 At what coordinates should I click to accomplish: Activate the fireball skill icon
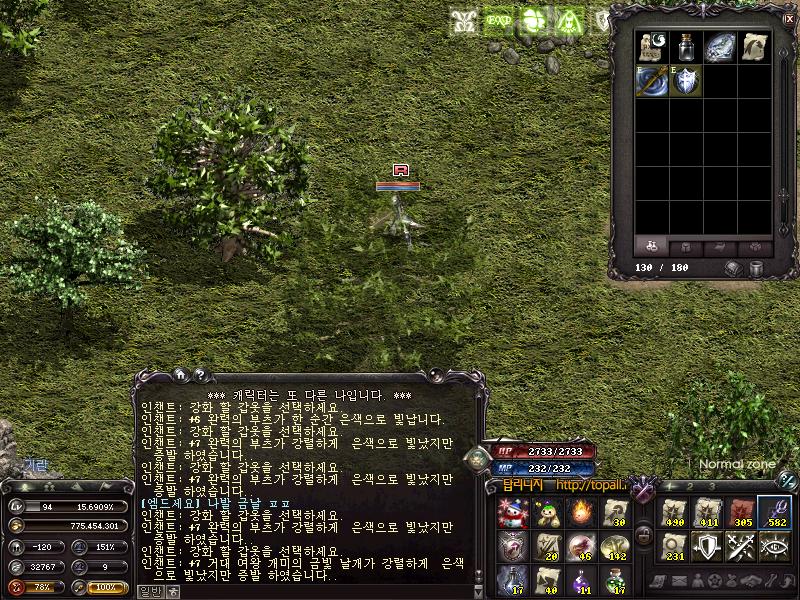click(582, 511)
